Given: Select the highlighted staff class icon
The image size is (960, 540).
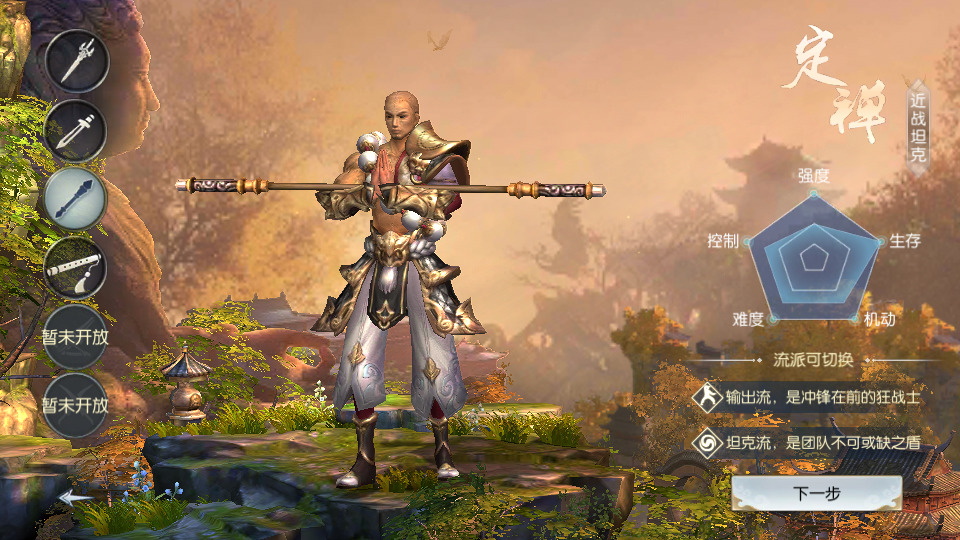Looking at the screenshot, I should 76,198.
